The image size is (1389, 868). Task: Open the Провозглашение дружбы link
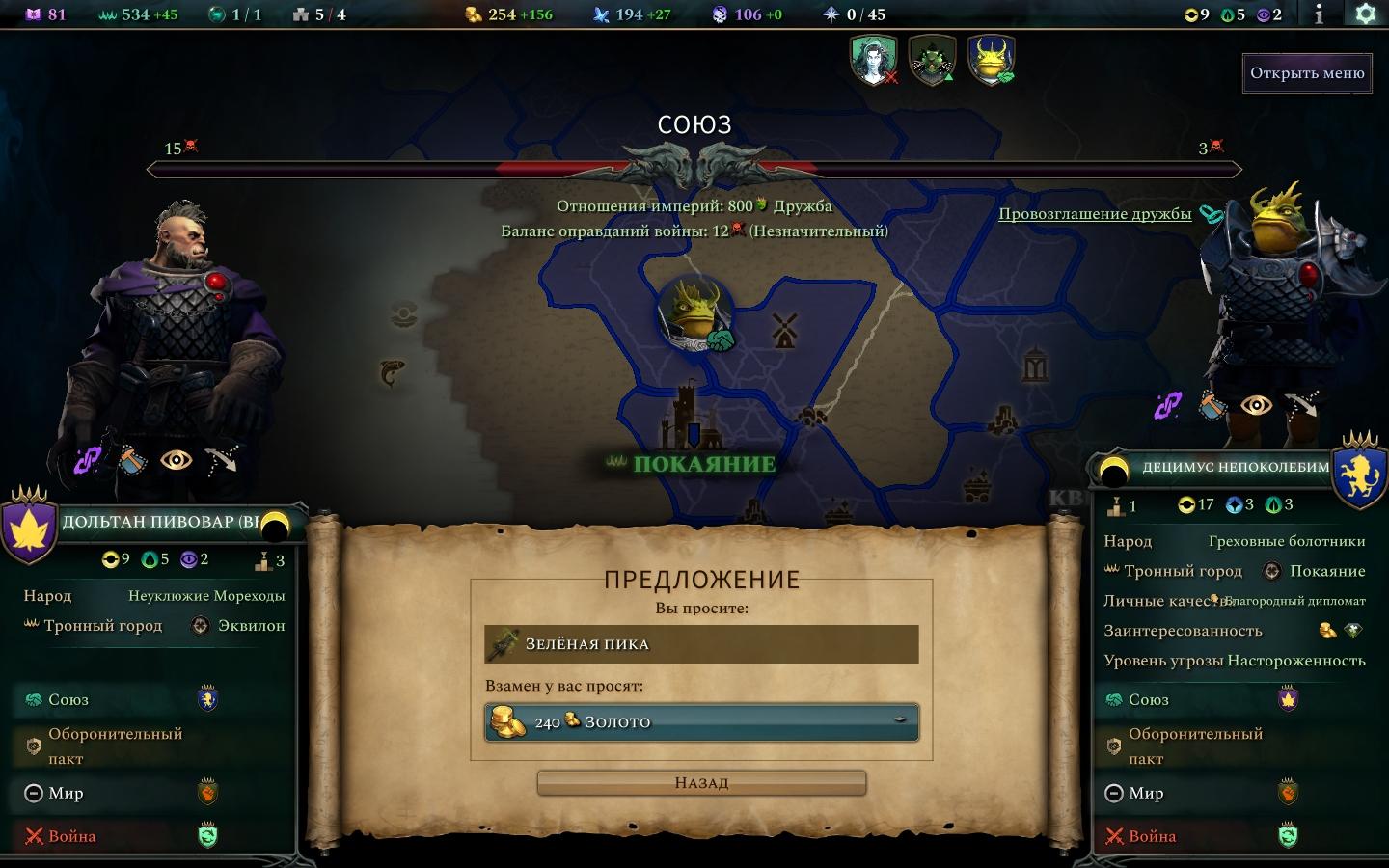pyautogui.click(x=1095, y=214)
